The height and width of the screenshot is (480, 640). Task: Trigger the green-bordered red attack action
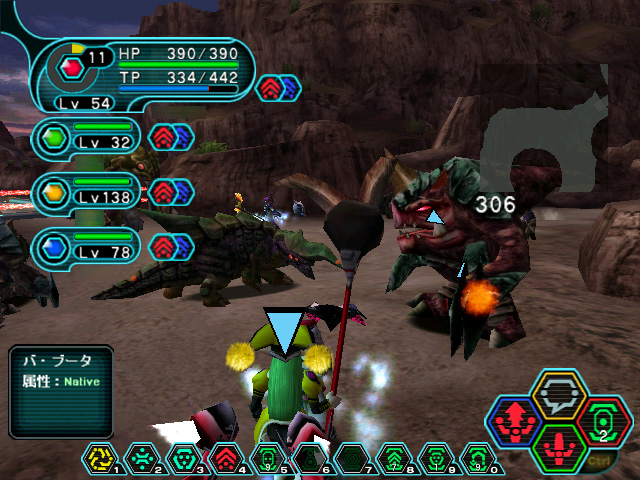tap(560, 445)
